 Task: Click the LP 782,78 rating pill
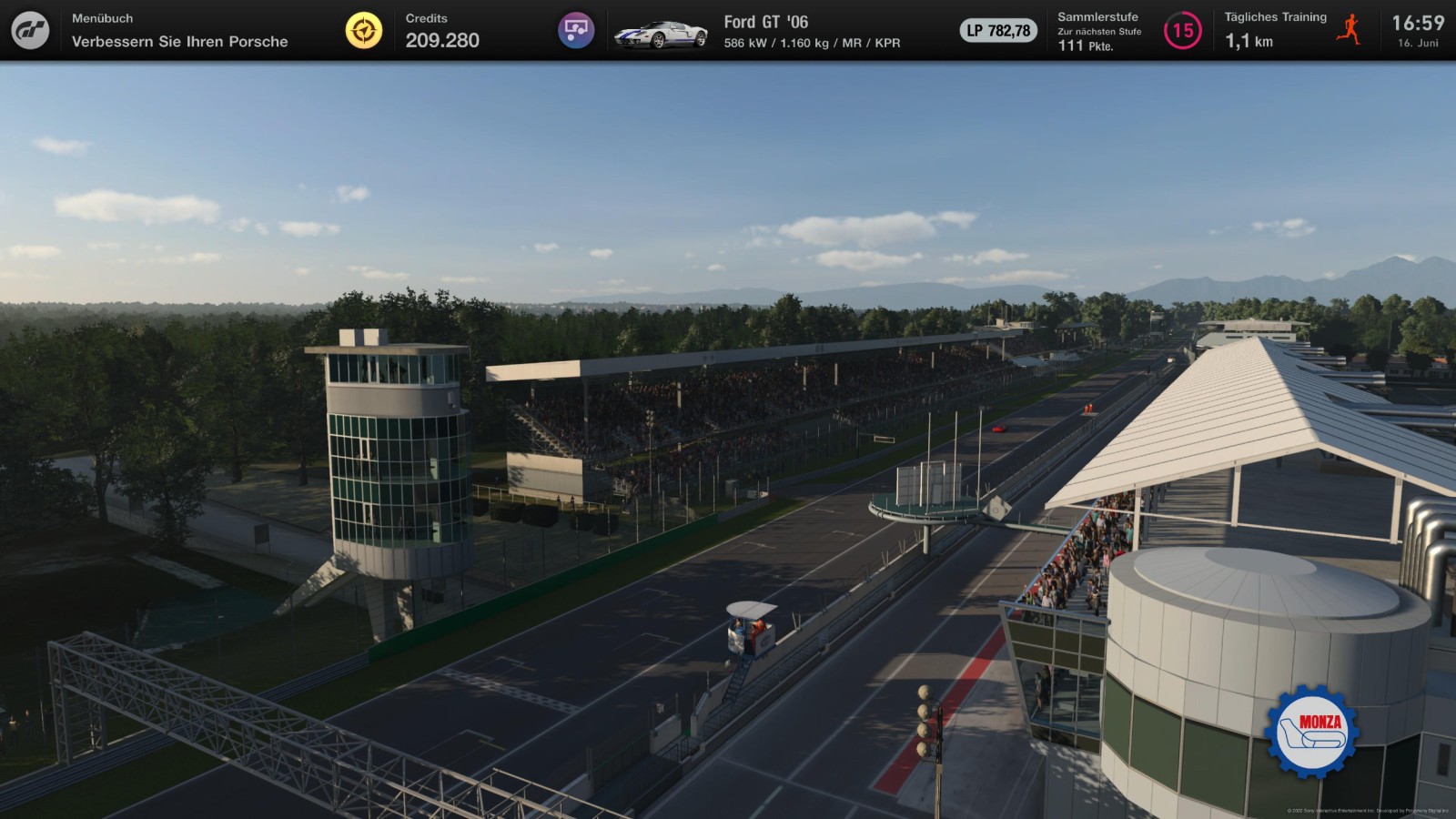998,31
